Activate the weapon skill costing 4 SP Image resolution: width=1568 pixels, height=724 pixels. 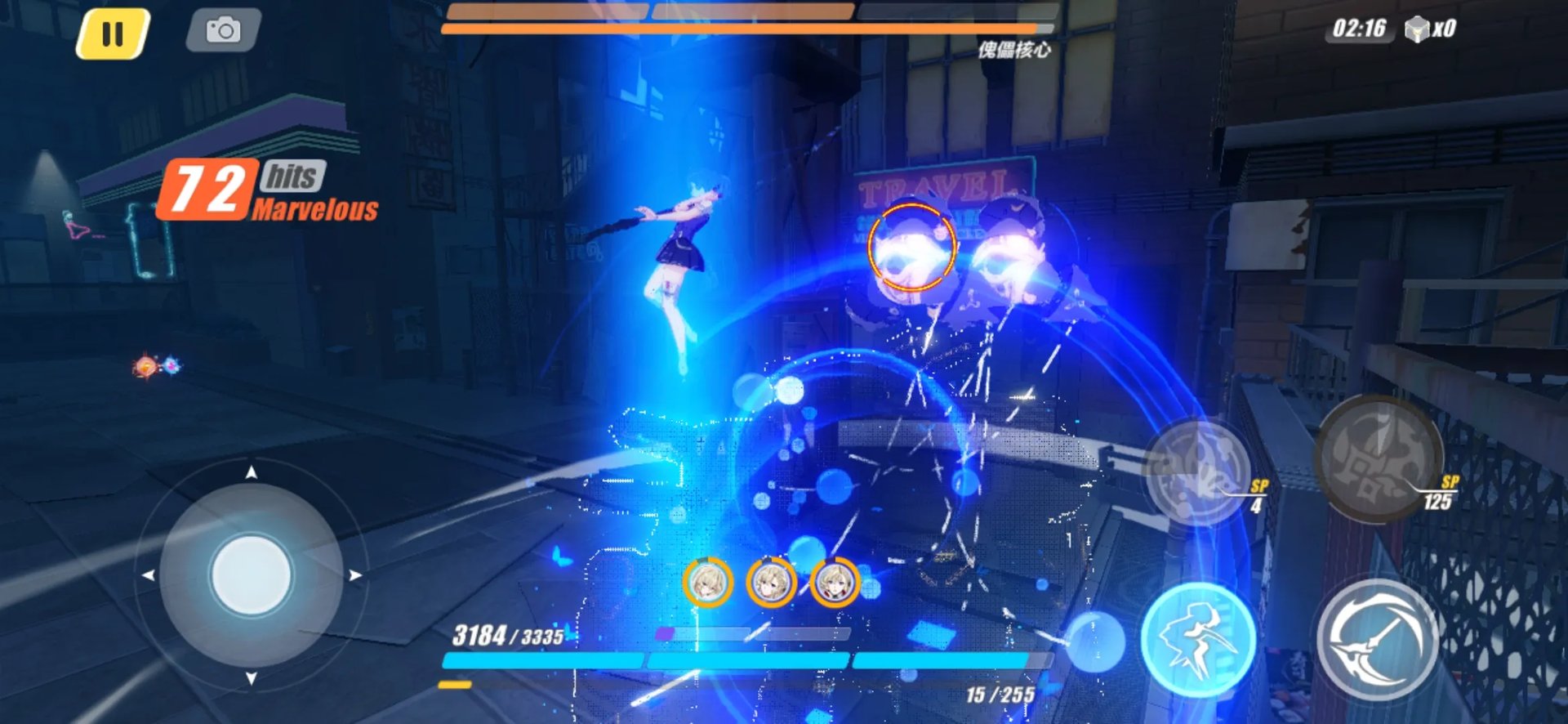tap(1197, 472)
